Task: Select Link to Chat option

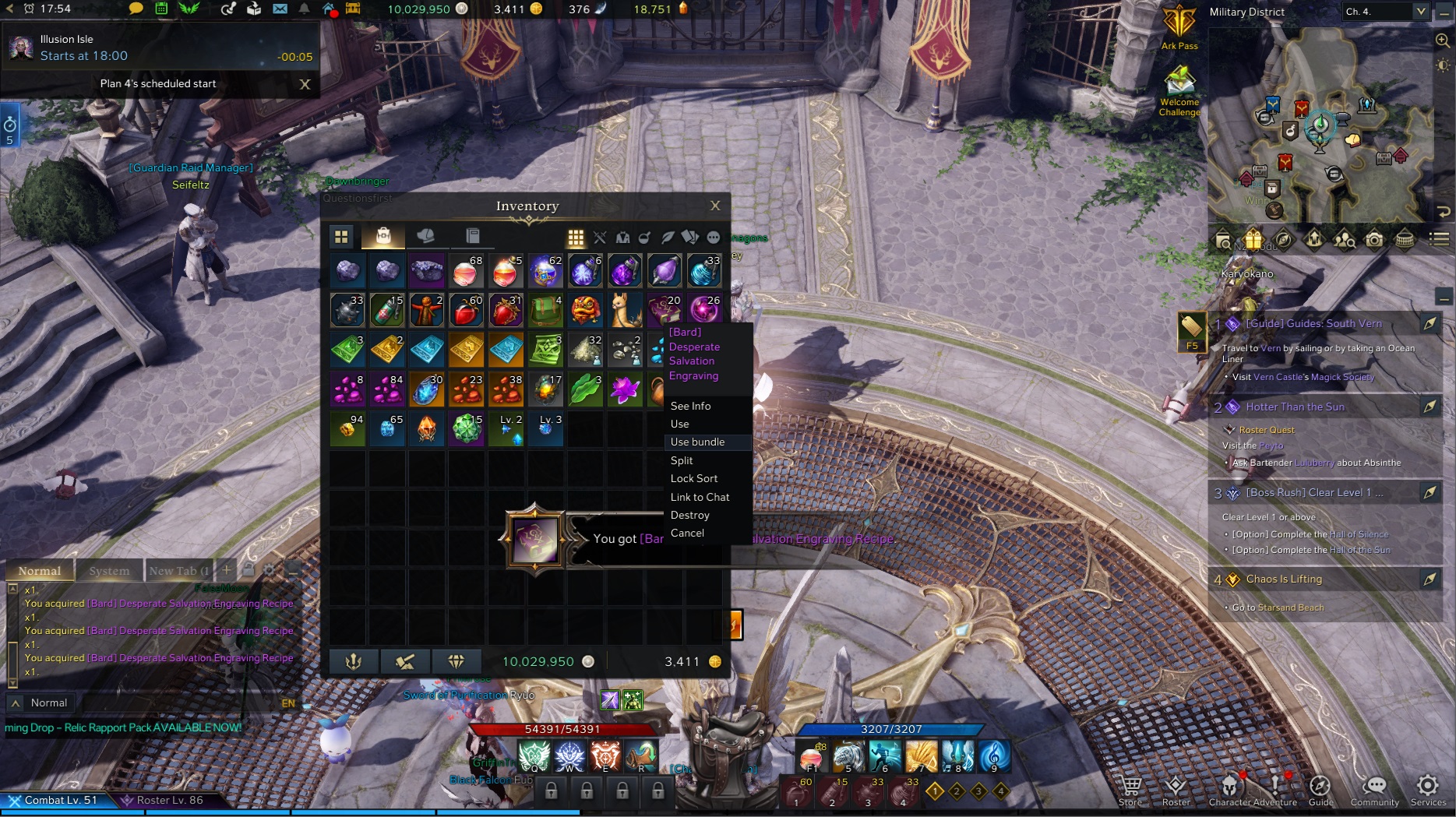Action: pyautogui.click(x=700, y=497)
